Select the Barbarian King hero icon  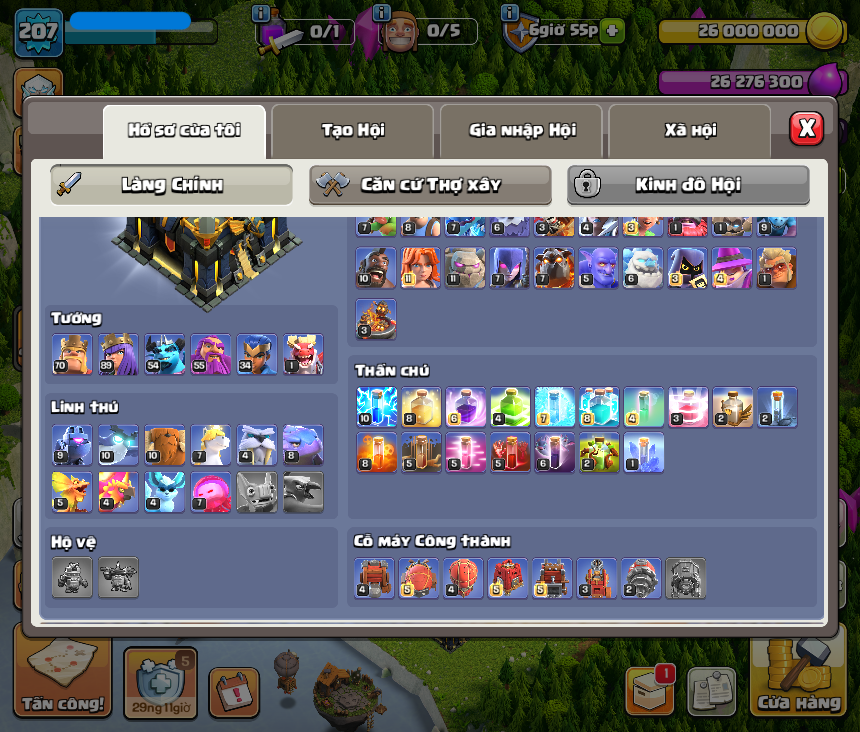(x=71, y=355)
